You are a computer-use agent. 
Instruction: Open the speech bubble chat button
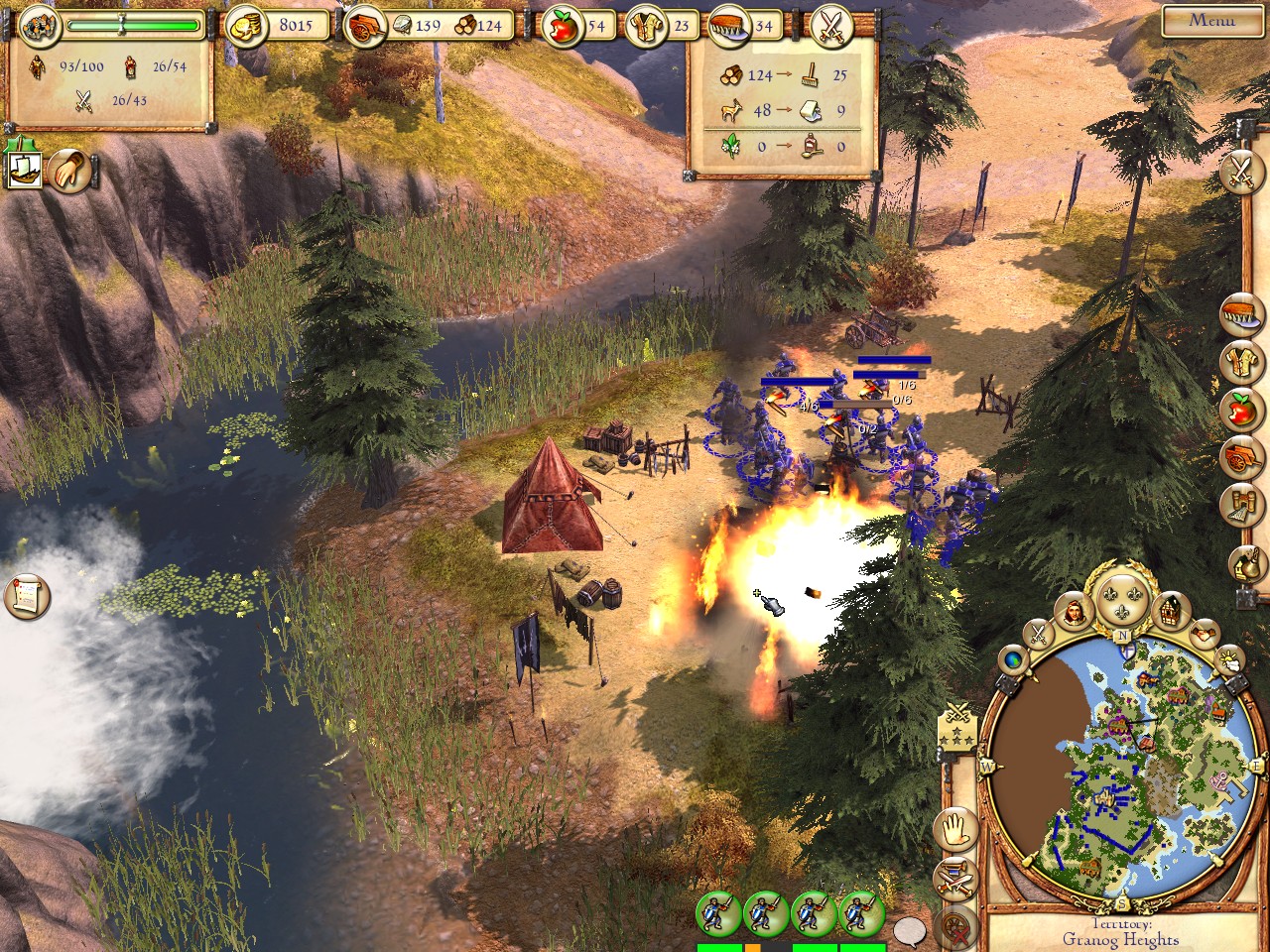coord(908,931)
